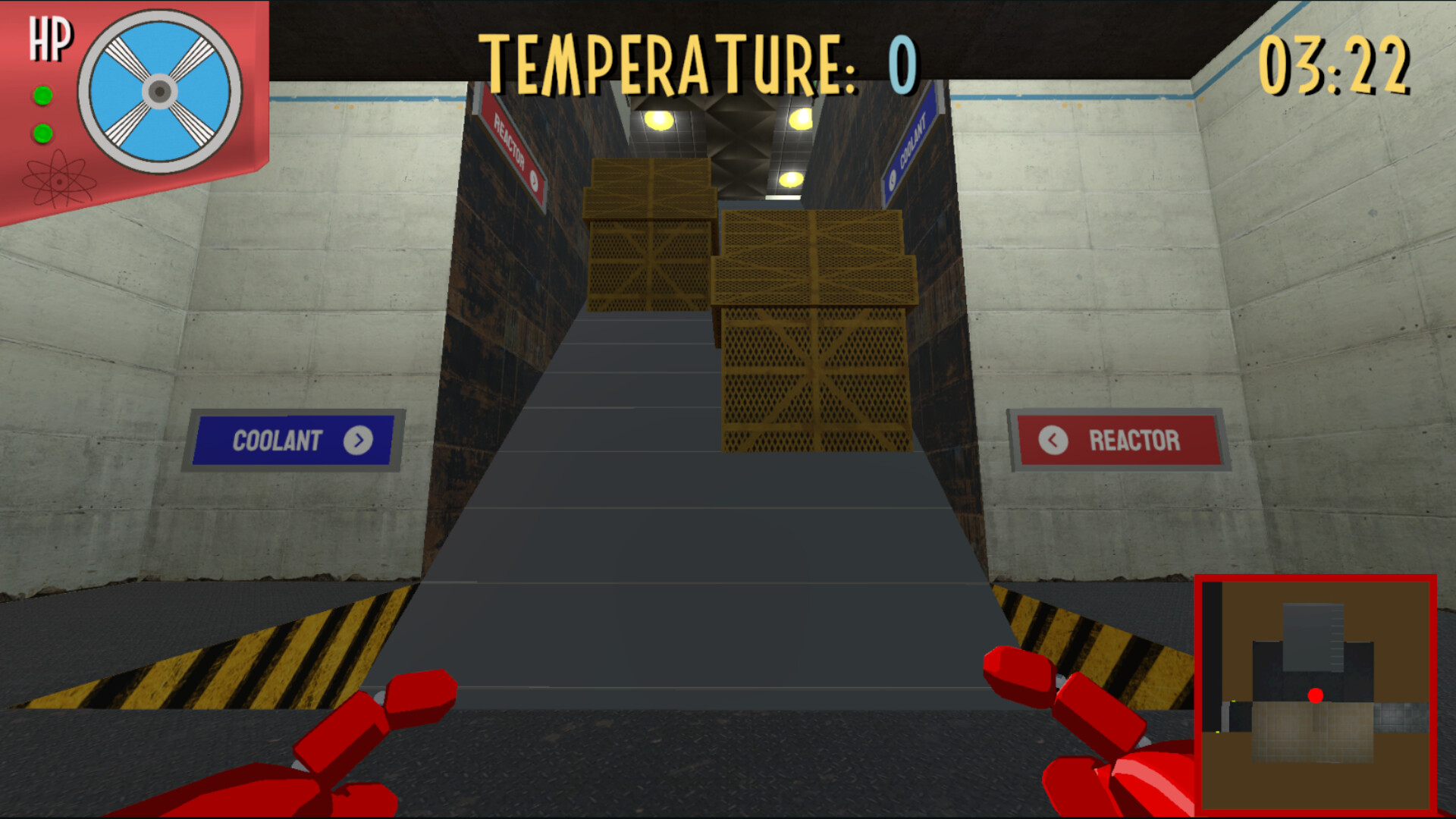Click the red player dot on the minimap
Viewport: 1456px width, 819px height.
pyautogui.click(x=1316, y=695)
